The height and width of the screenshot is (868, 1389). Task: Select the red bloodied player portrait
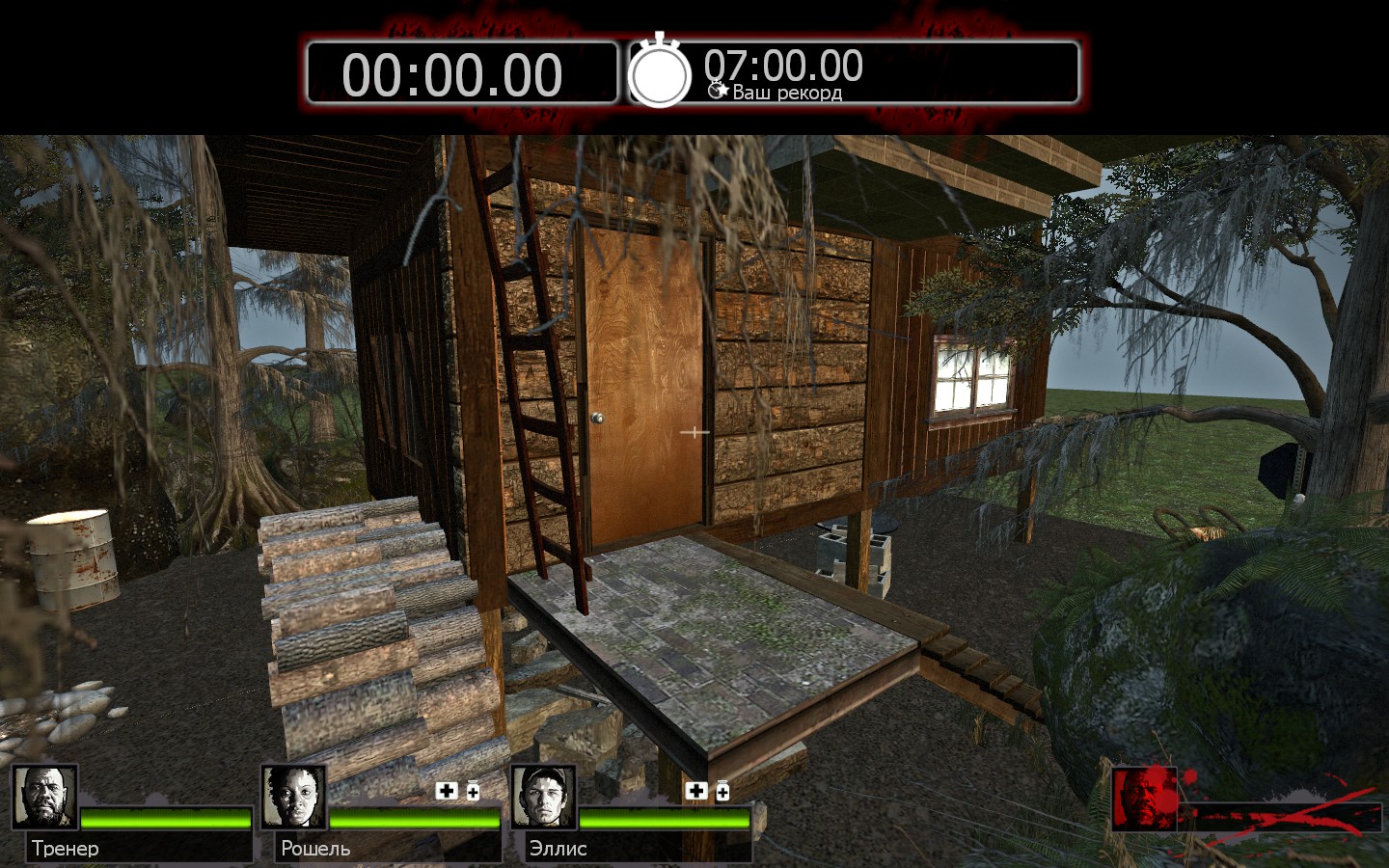click(x=1144, y=799)
